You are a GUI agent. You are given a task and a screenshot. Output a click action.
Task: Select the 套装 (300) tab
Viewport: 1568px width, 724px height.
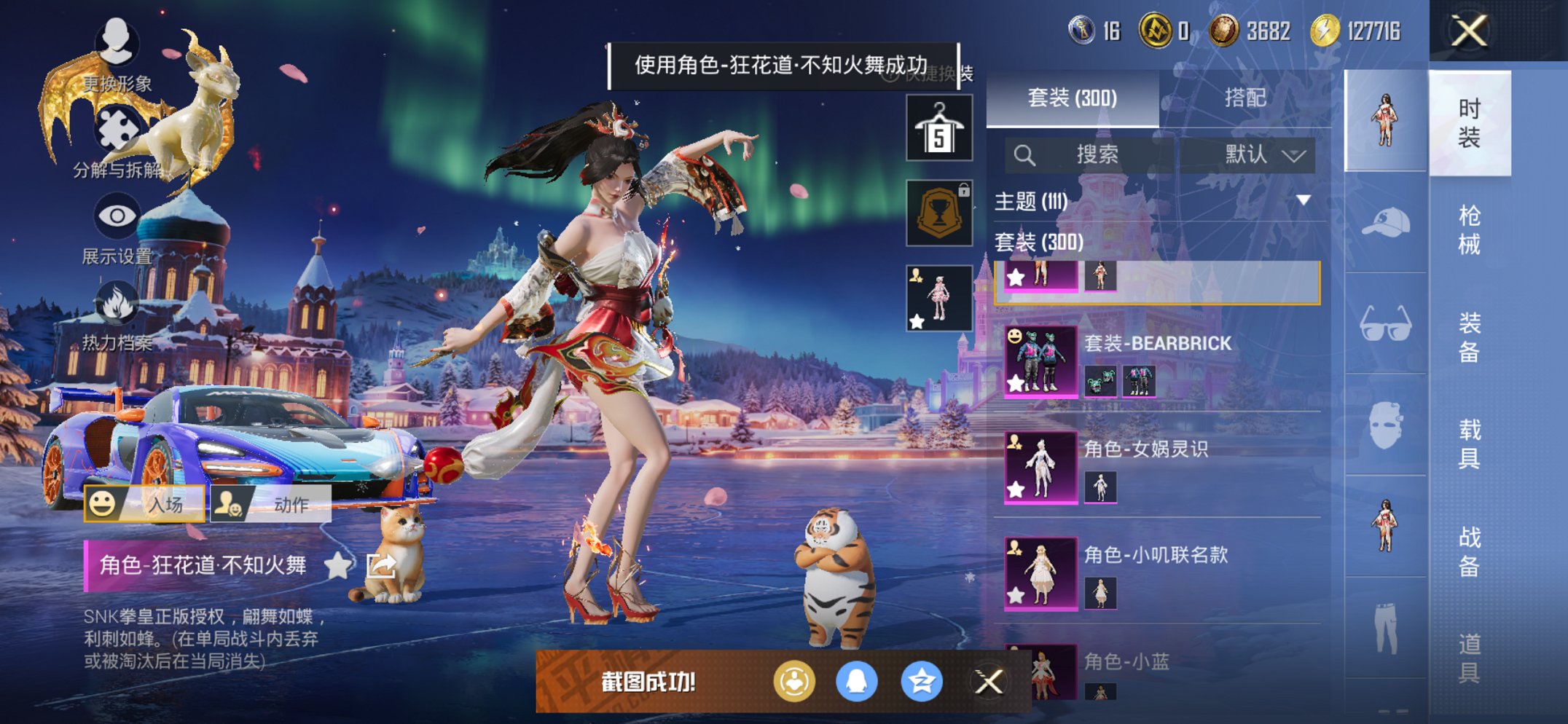point(1072,98)
